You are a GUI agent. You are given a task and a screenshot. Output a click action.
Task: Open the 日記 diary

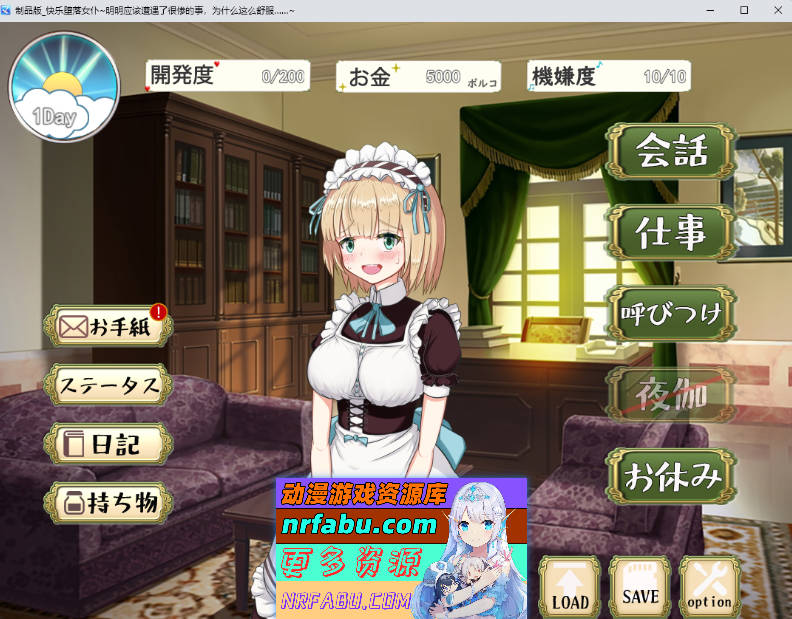pos(110,444)
